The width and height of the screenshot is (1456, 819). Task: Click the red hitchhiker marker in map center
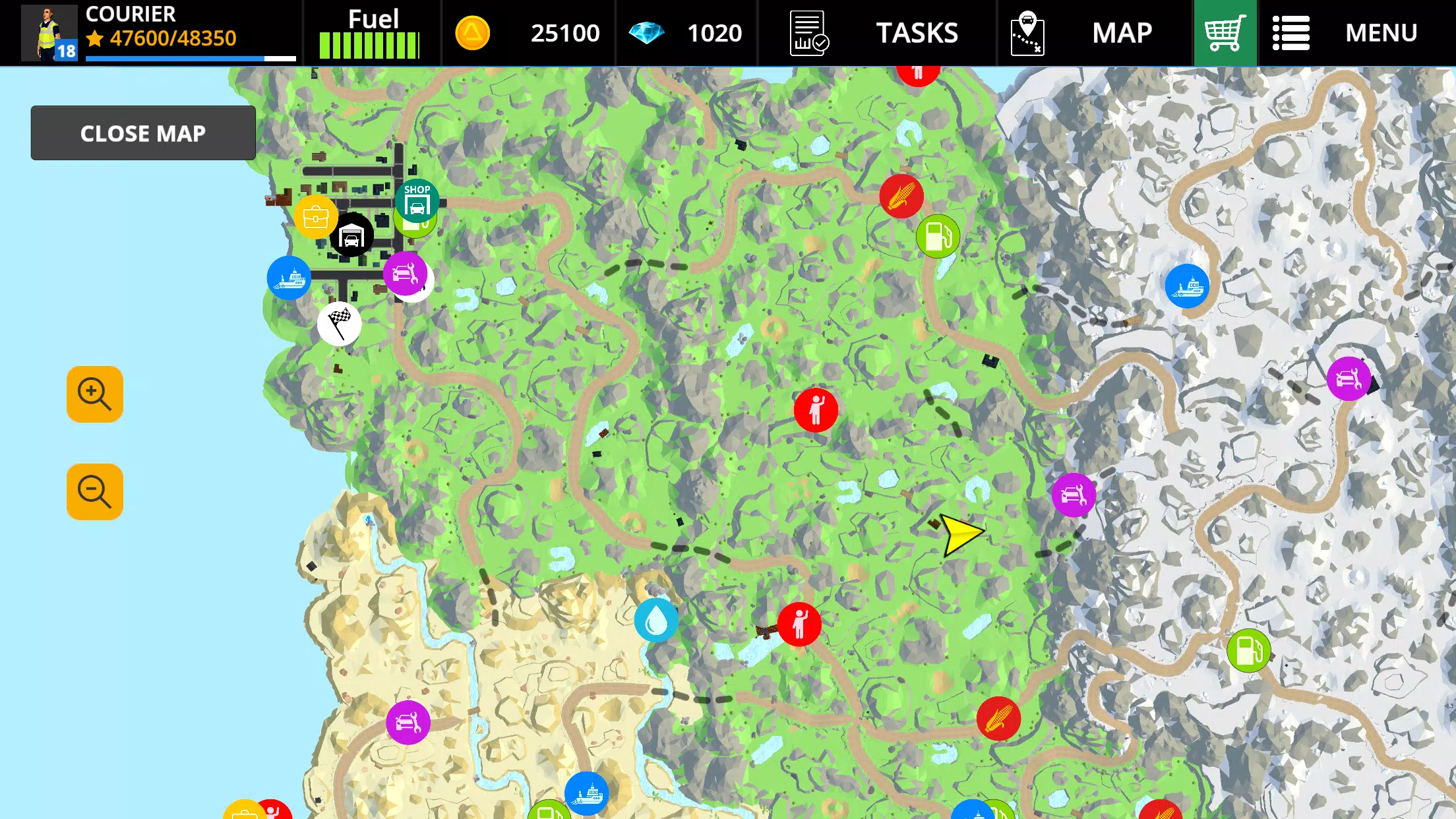(816, 409)
